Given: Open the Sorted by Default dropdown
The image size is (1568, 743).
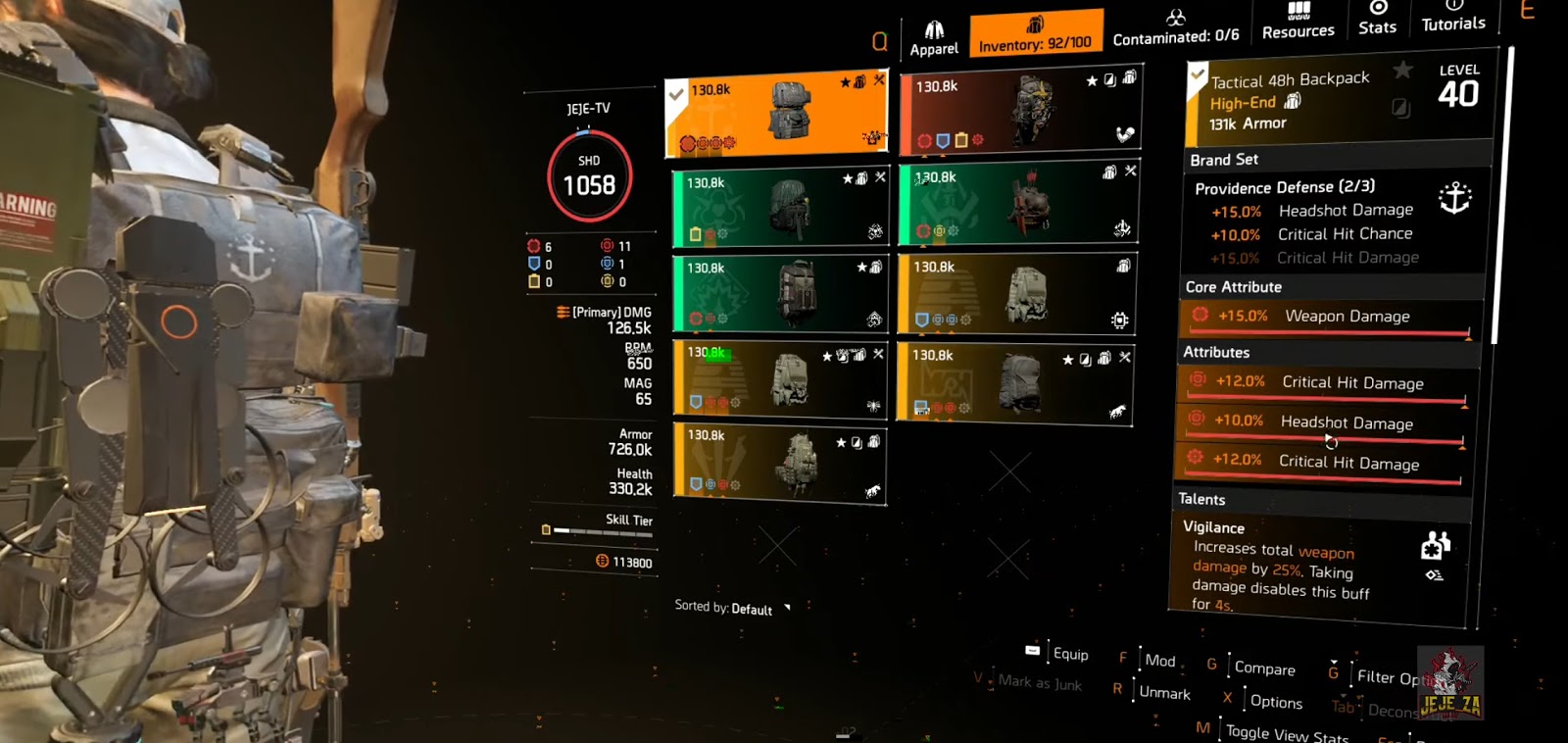Looking at the screenshot, I should [725, 608].
